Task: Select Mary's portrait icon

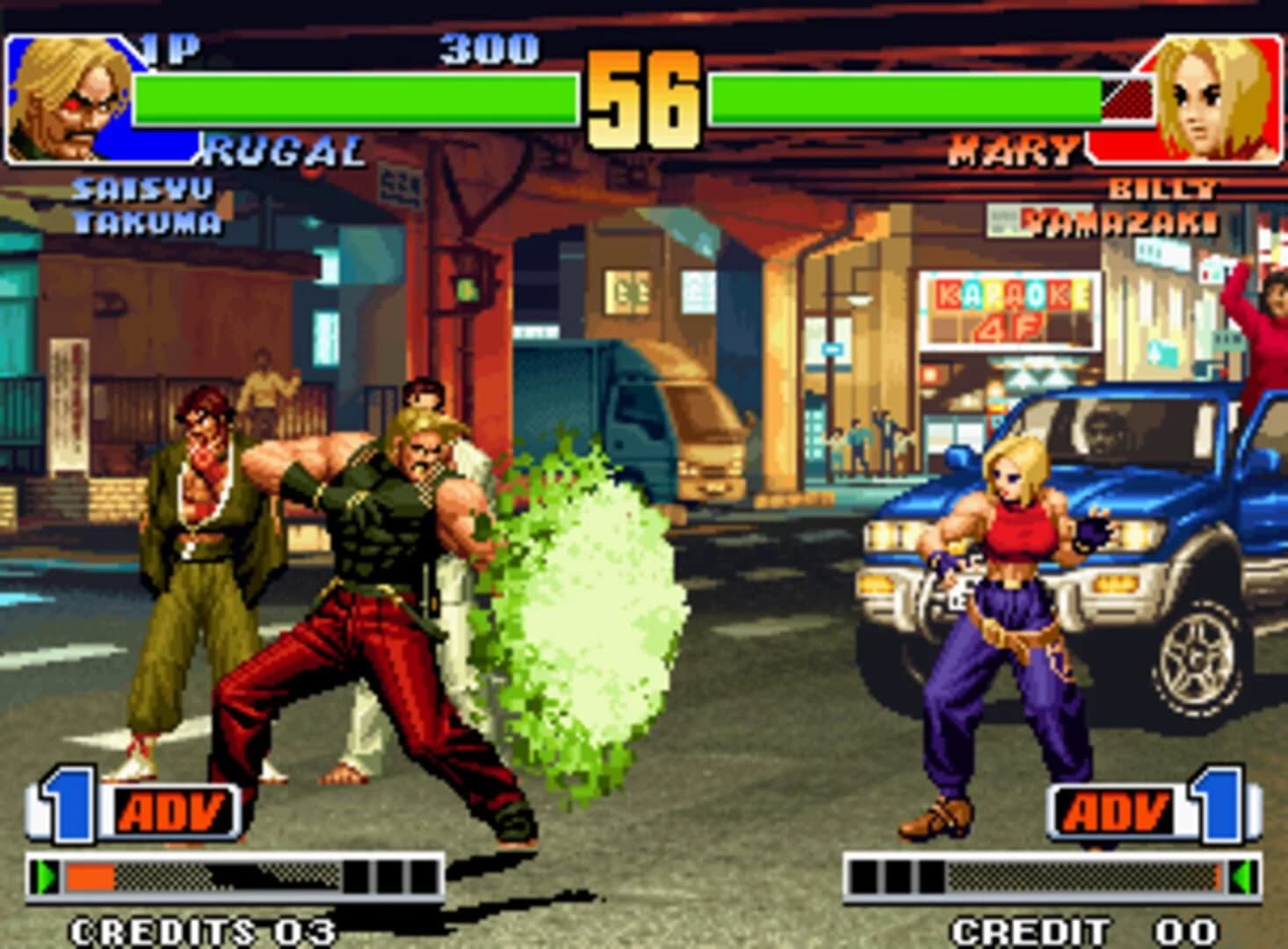Action: (x=1221, y=97)
